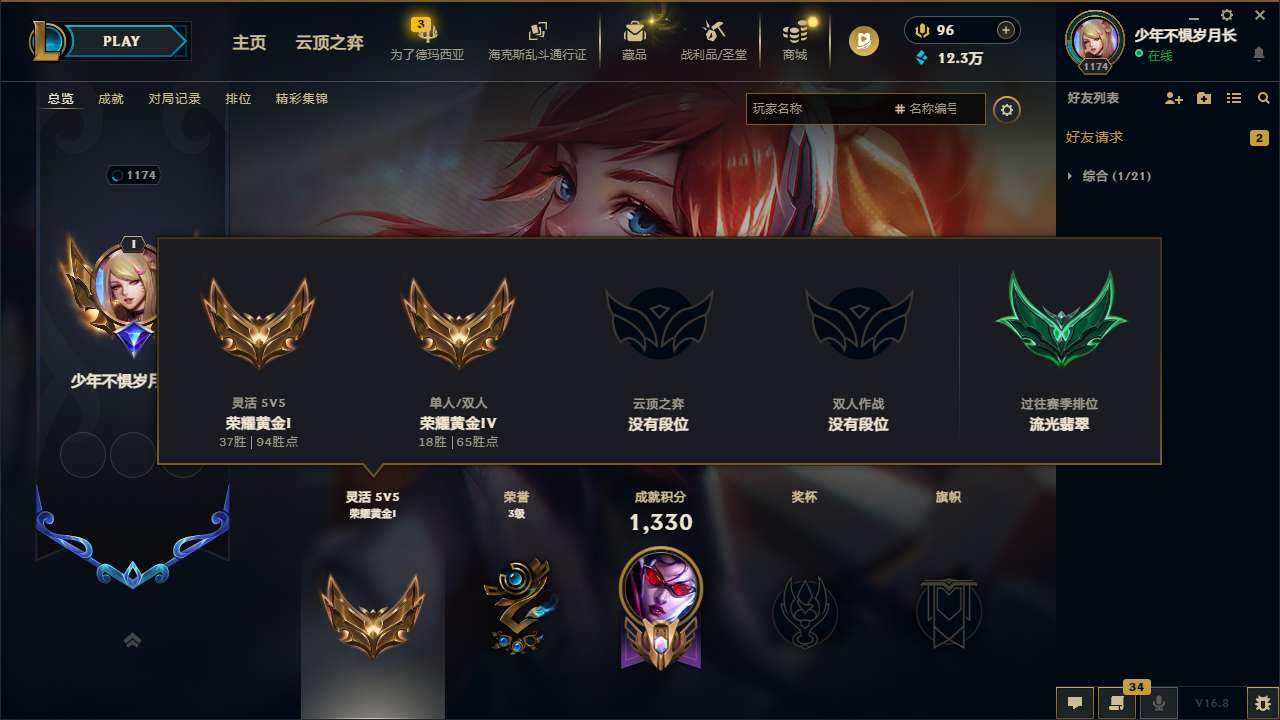This screenshot has width=1280, height=720.
Task: Expand the 好友请求 friend requests section
Action: tap(1095, 137)
